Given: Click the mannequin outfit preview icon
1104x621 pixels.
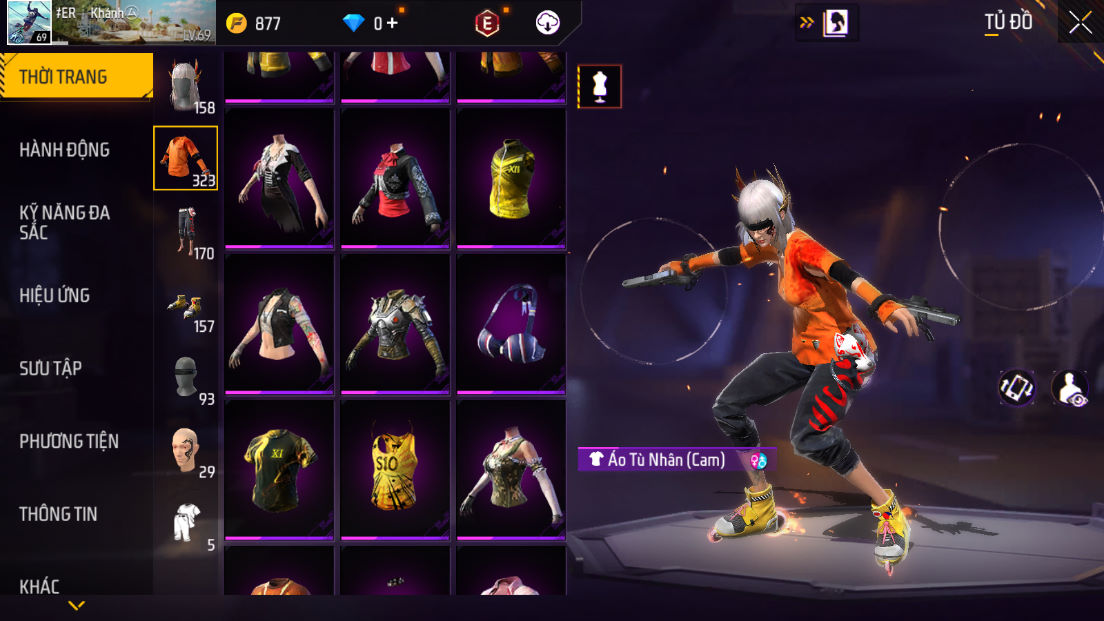Looking at the screenshot, I should pyautogui.click(x=600, y=87).
